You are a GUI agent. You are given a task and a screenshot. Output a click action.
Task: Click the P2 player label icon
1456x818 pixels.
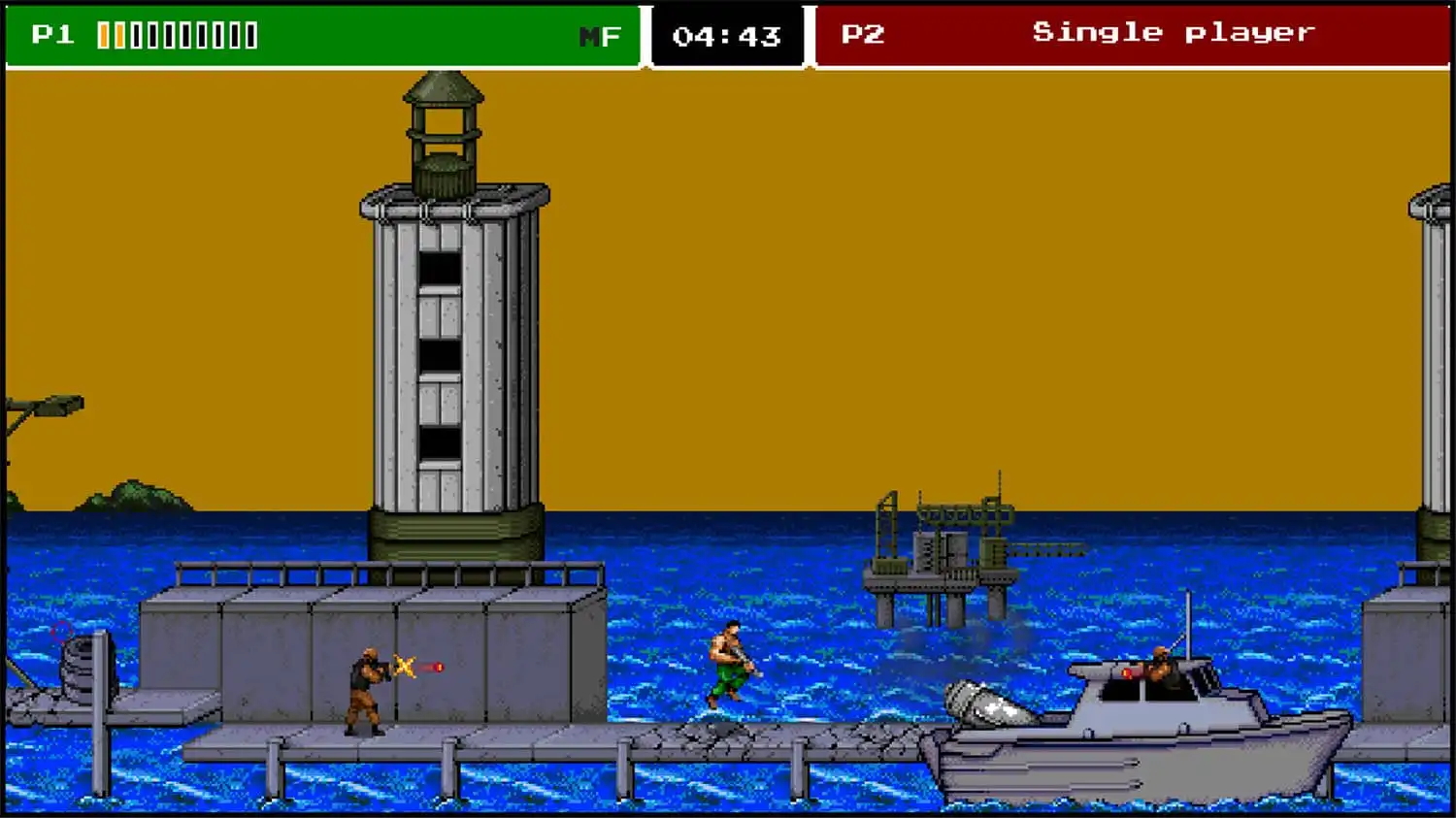[x=862, y=32]
